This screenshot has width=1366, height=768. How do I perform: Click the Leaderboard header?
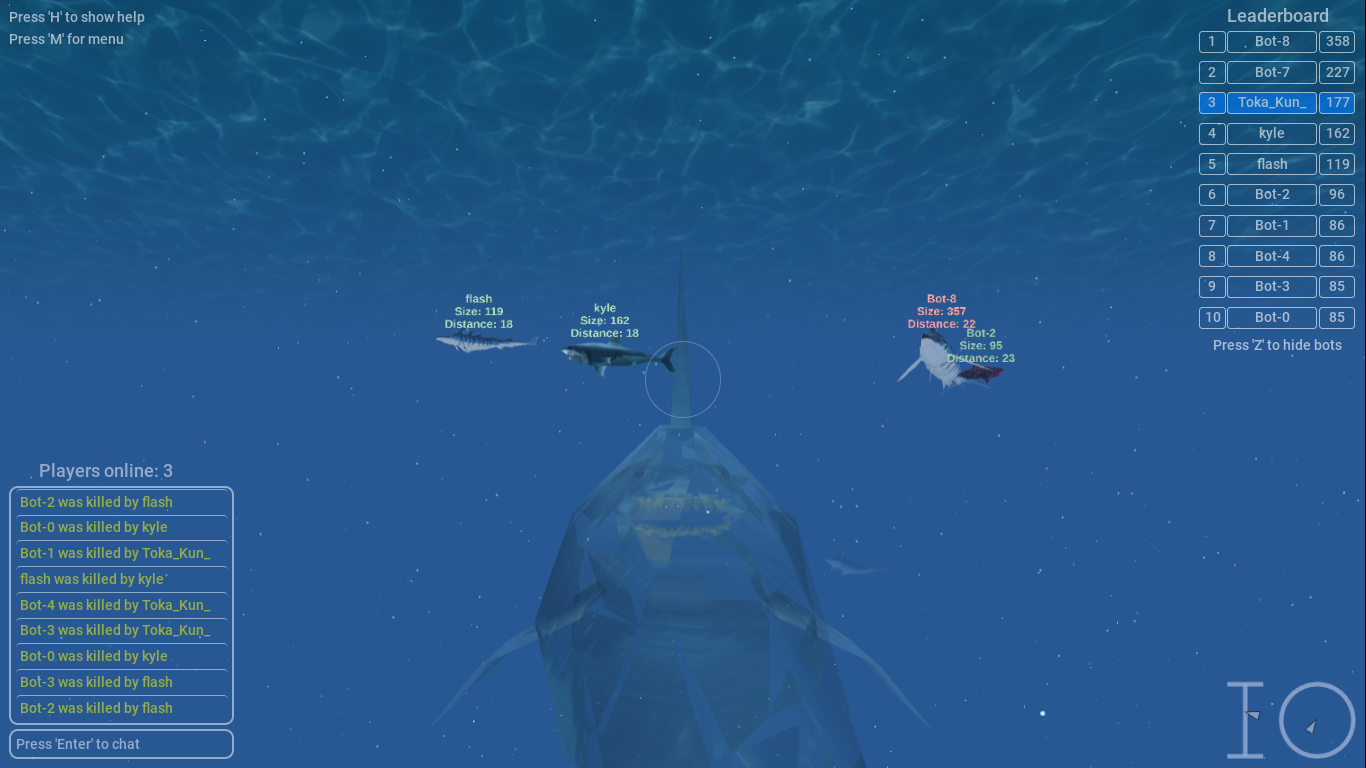point(1277,15)
